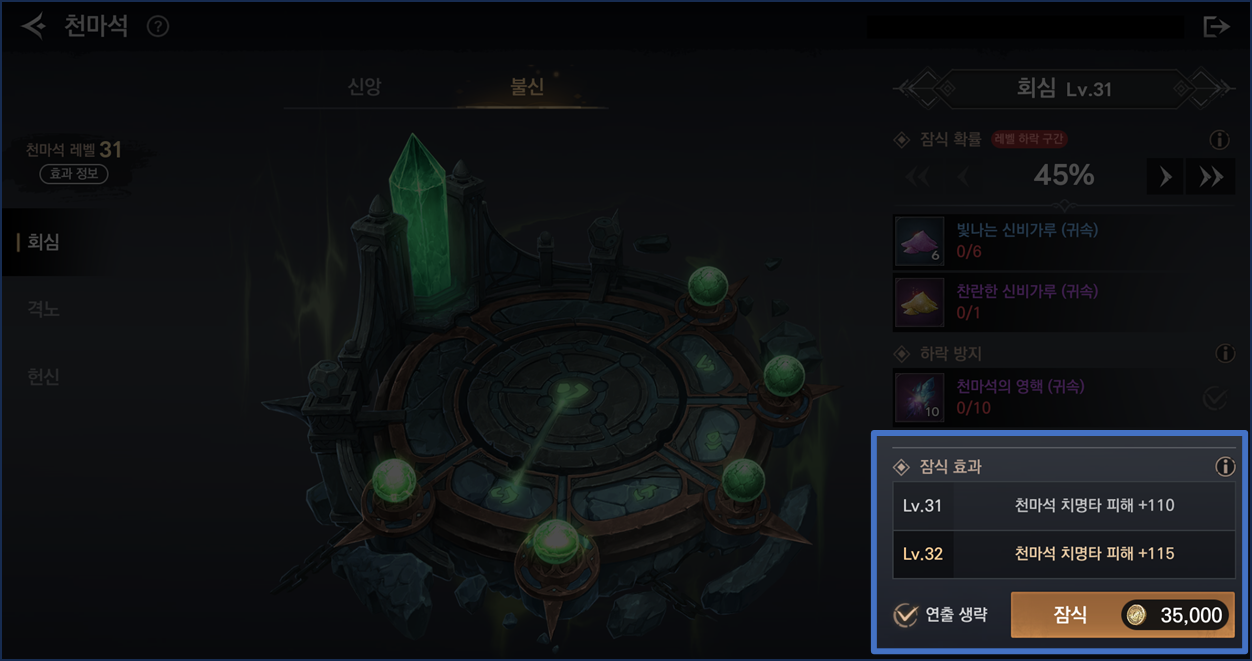Toggle the 천마석의 영핵 protection checkmark
The height and width of the screenshot is (661, 1252).
pyautogui.click(x=1215, y=398)
